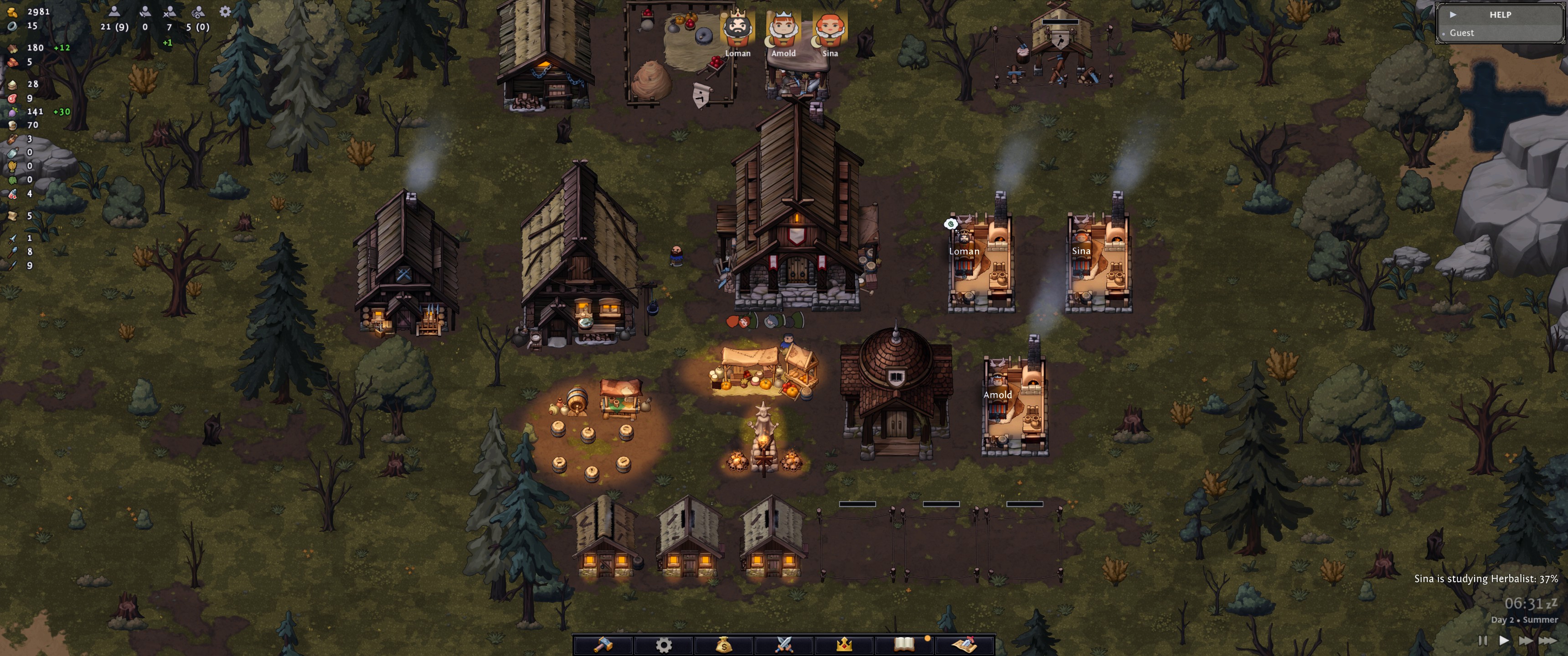Click the Sina is studying Herbalist notification
The height and width of the screenshot is (656, 1568).
tap(1485, 579)
